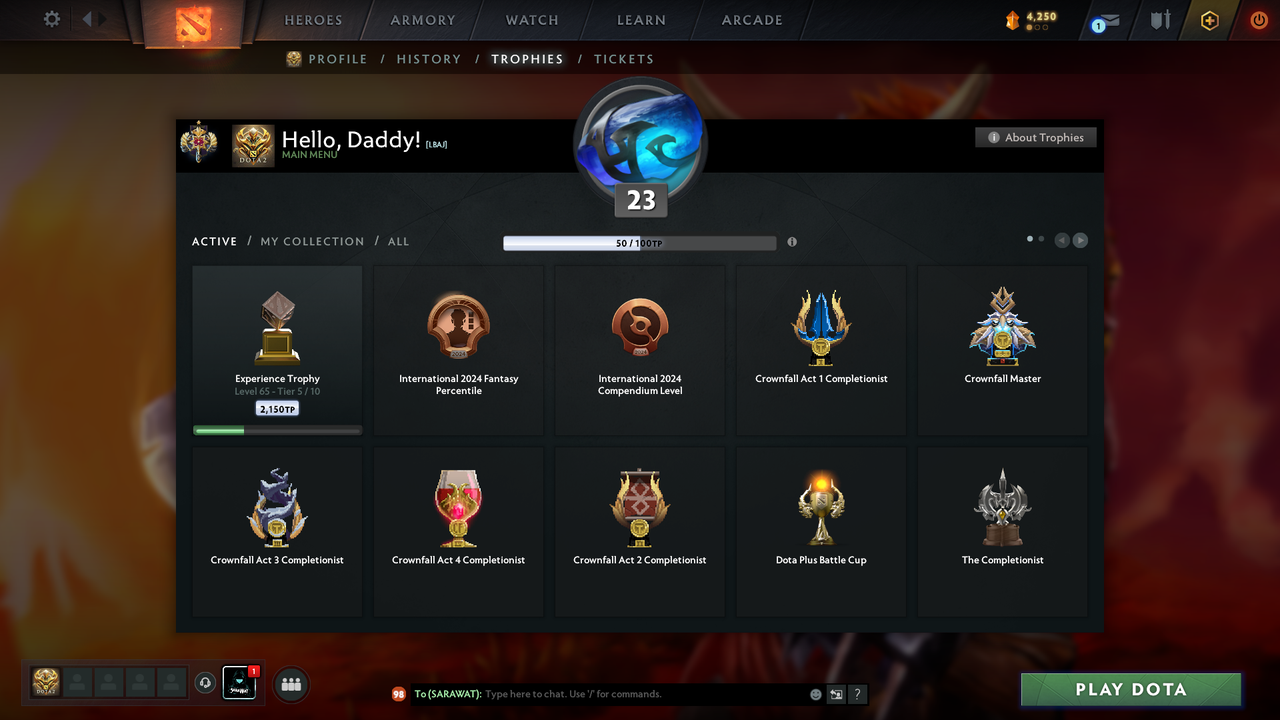Switch to the TICKETS tab
The height and width of the screenshot is (720, 1280).
point(624,59)
